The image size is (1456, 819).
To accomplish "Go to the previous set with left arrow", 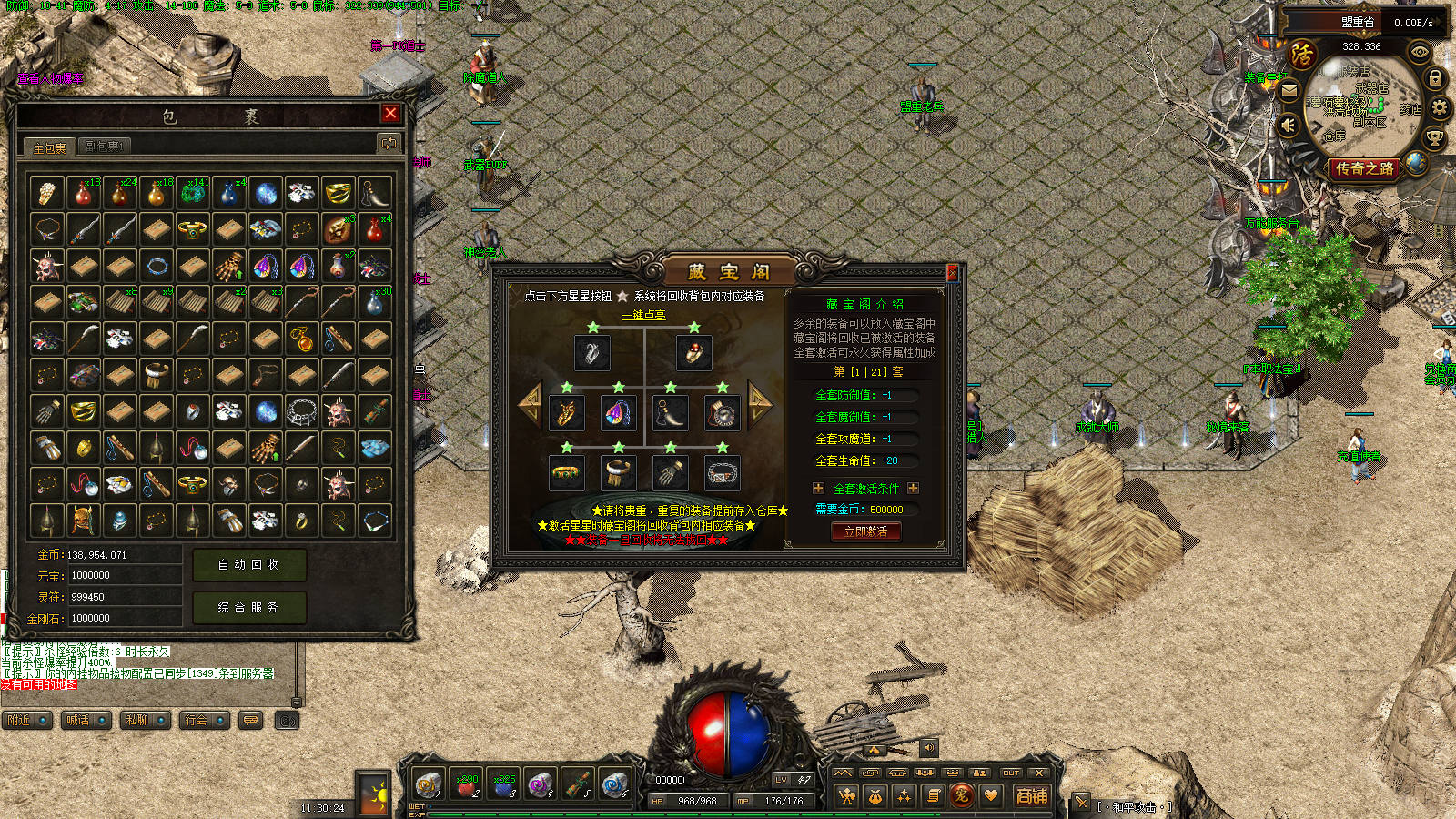I will (x=530, y=401).
